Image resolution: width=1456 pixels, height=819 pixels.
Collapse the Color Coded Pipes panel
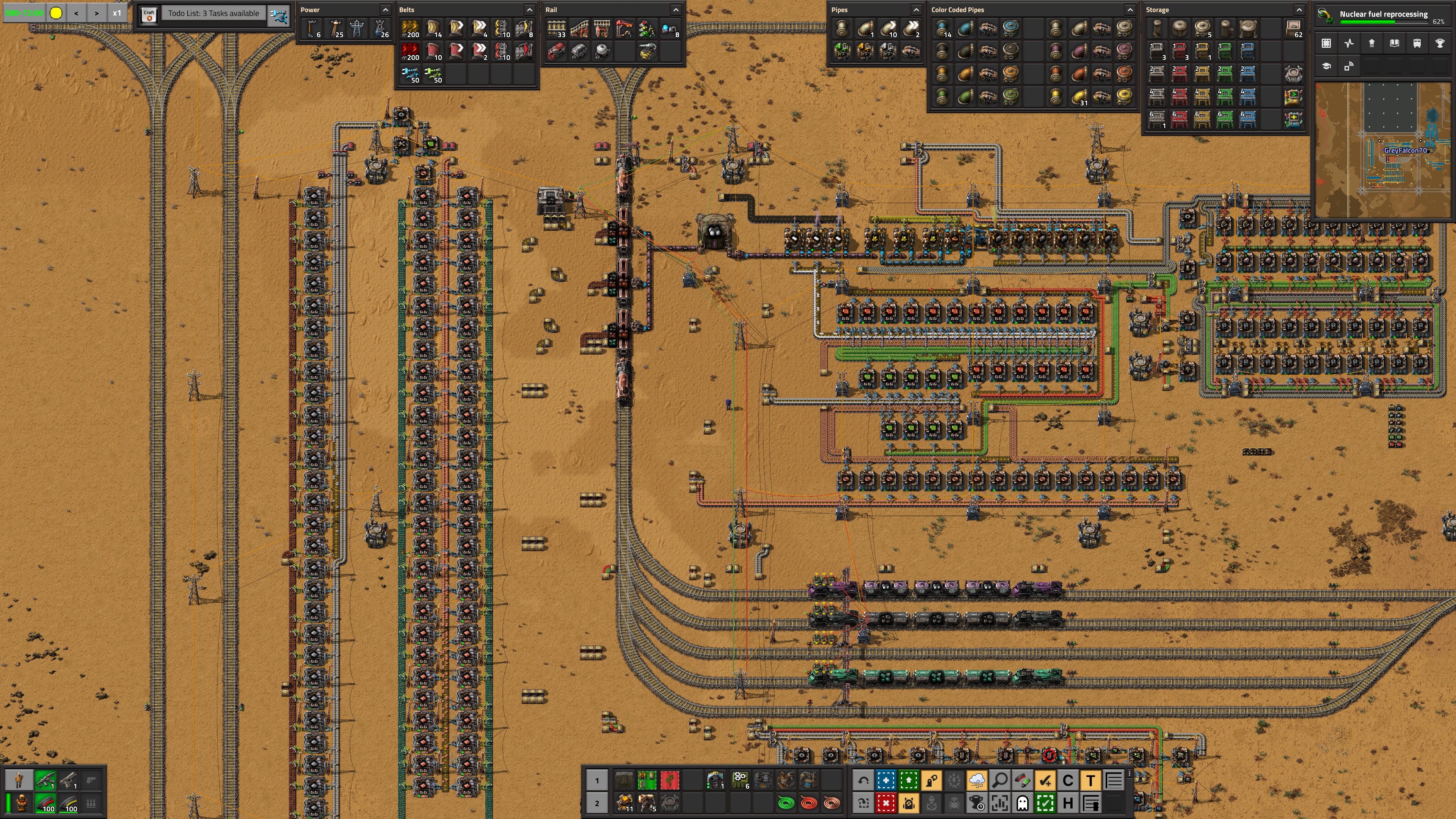1129,9
